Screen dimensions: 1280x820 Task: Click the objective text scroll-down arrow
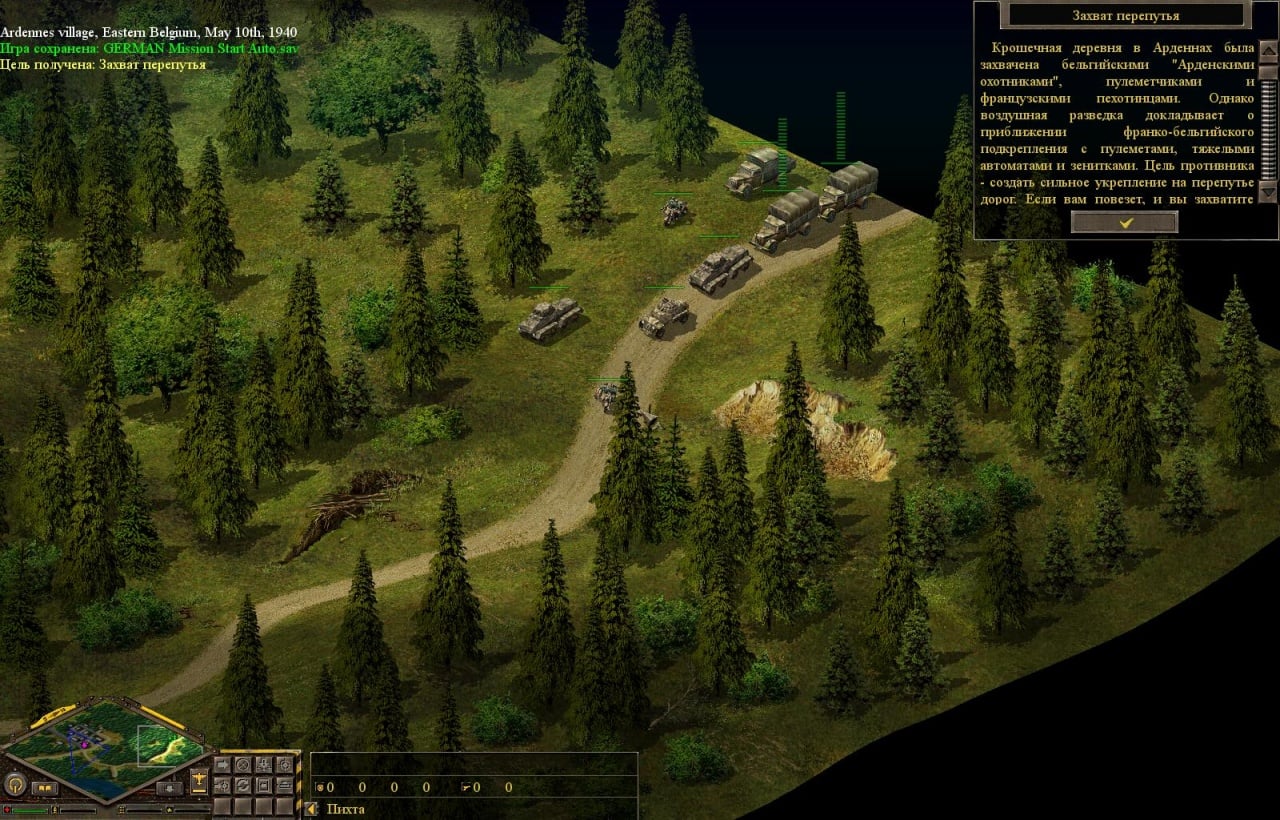(1268, 191)
